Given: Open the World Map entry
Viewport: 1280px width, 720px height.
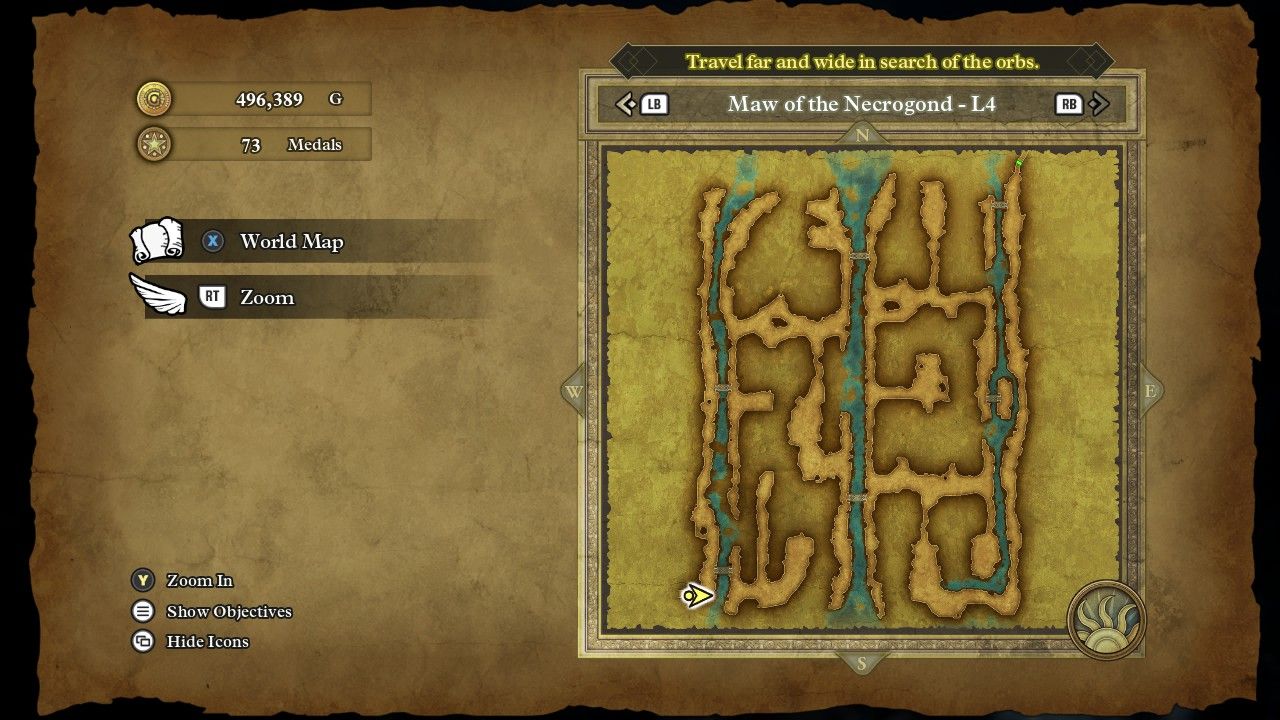Looking at the screenshot, I should [x=290, y=242].
